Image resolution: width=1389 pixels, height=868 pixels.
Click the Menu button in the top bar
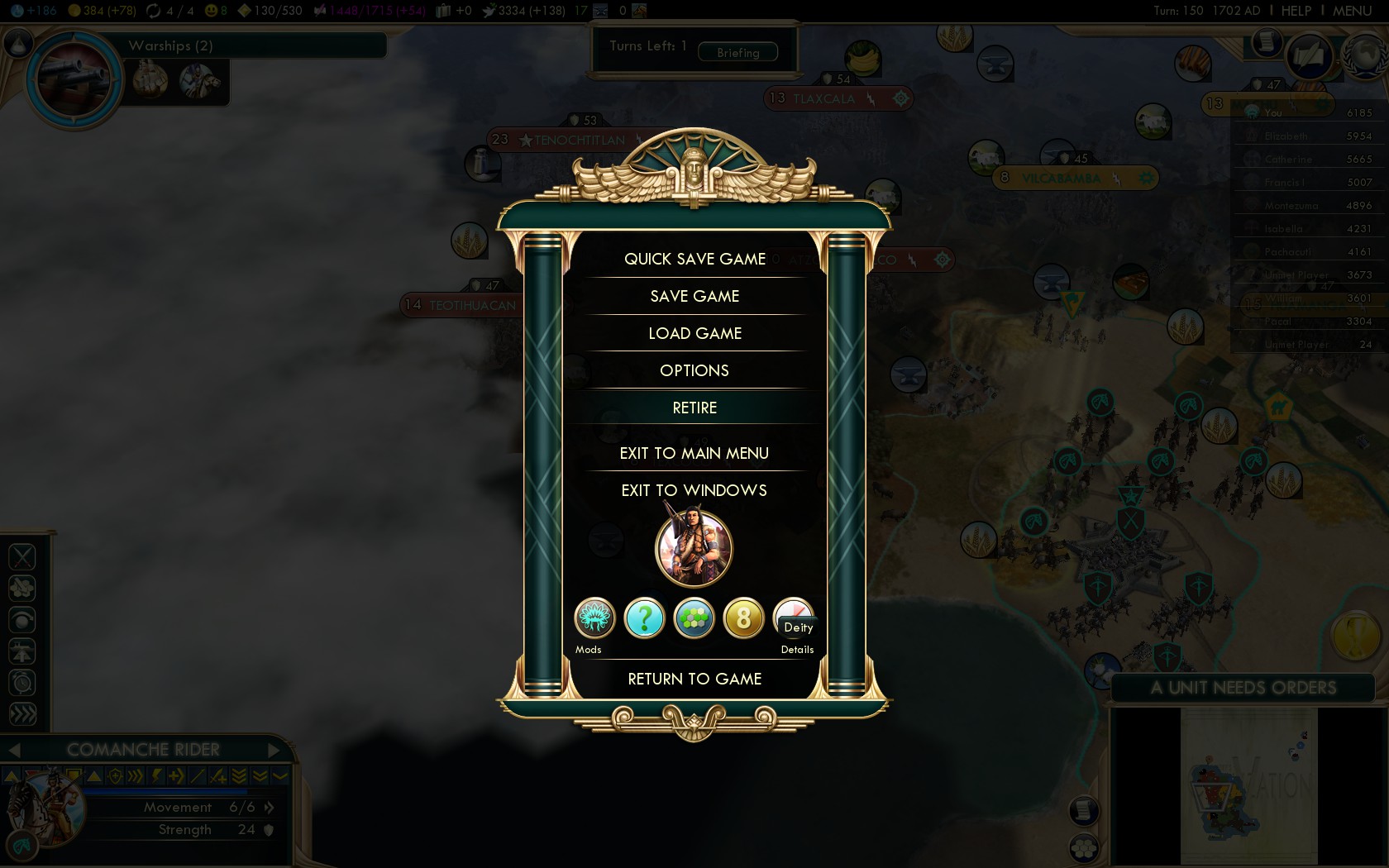[x=1352, y=11]
